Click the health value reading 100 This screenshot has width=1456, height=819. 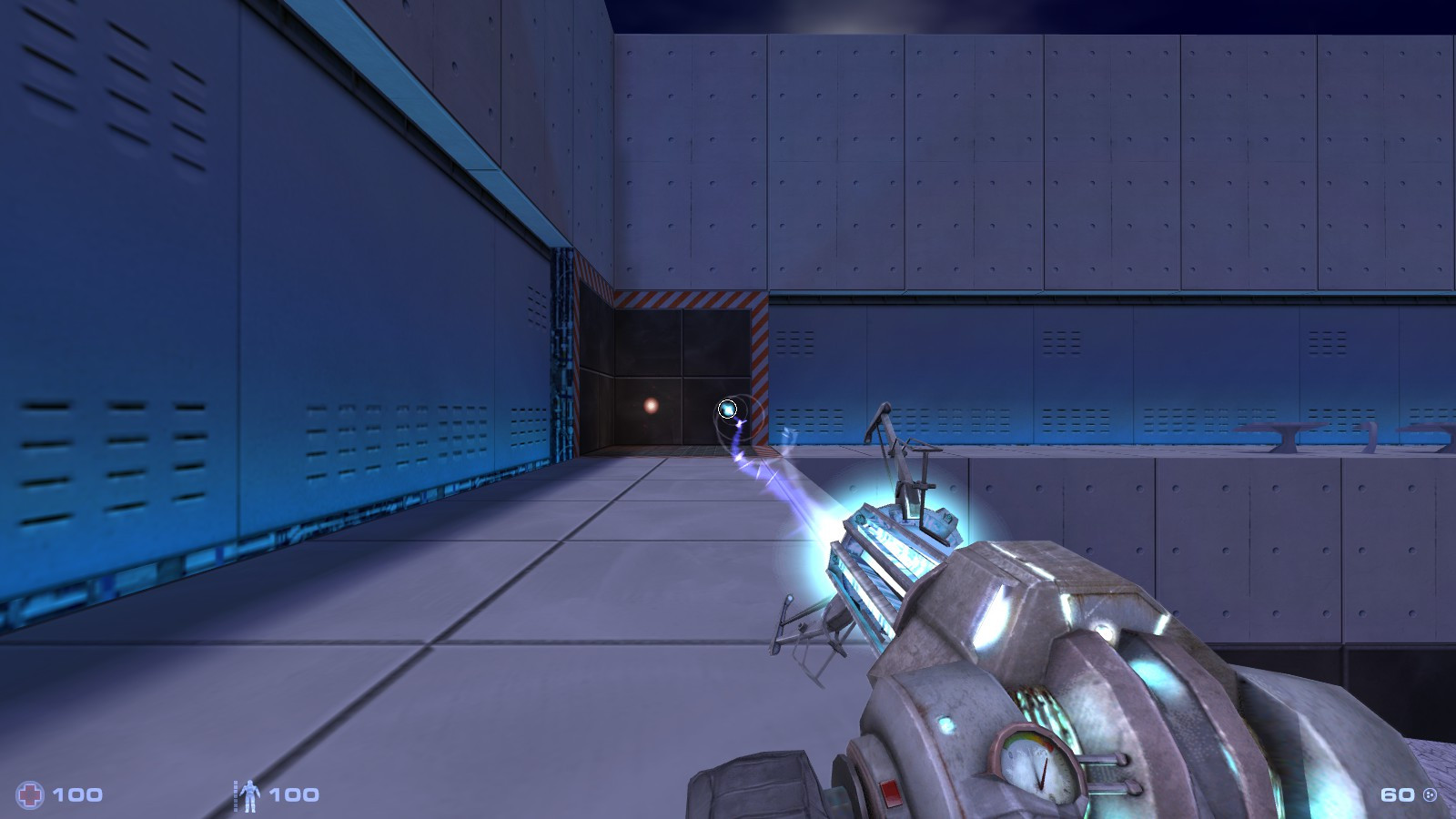(x=77, y=794)
